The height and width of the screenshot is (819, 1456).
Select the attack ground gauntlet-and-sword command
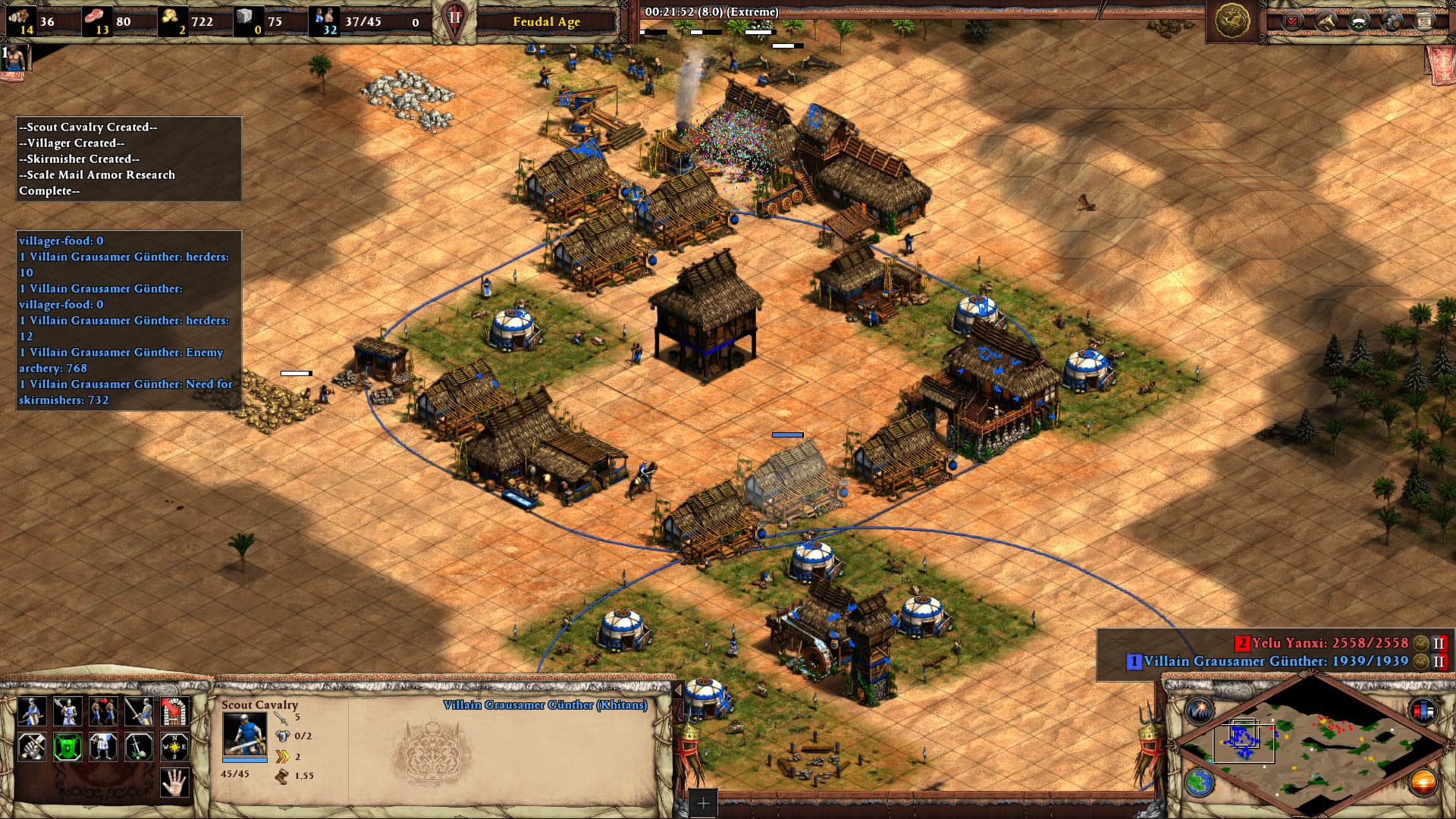click(x=31, y=747)
